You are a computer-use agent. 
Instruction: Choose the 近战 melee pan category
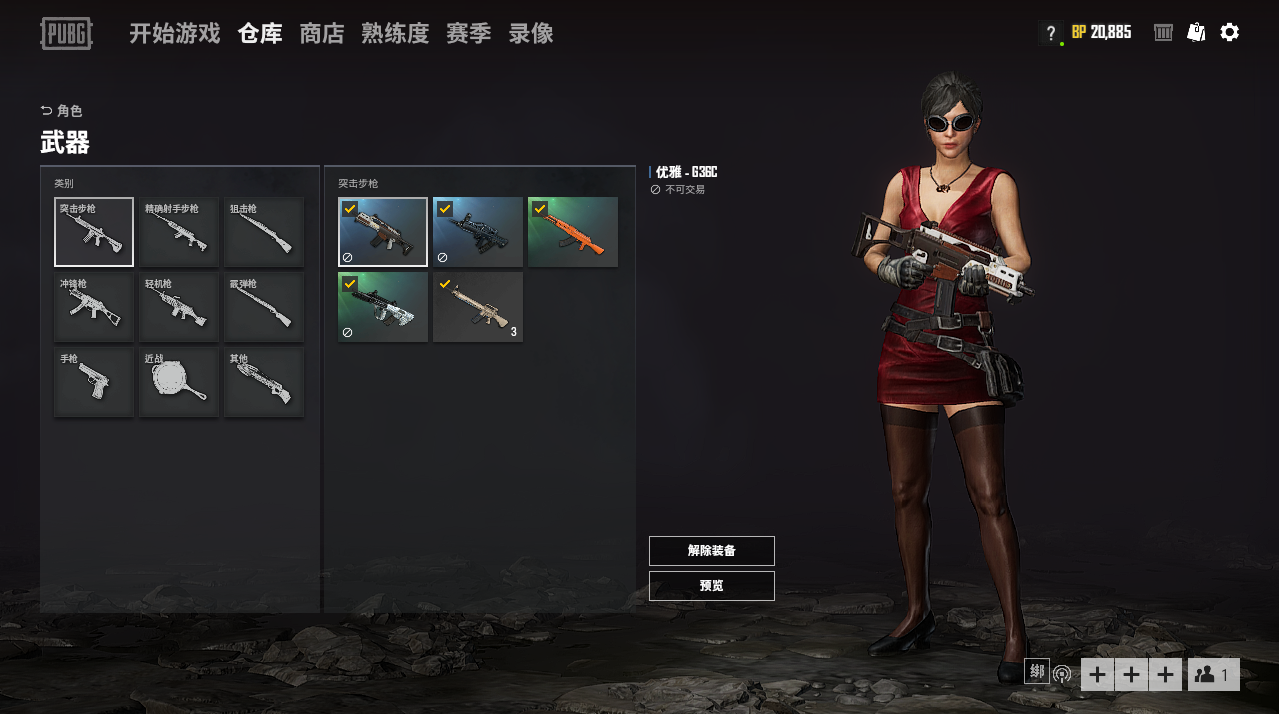click(179, 382)
